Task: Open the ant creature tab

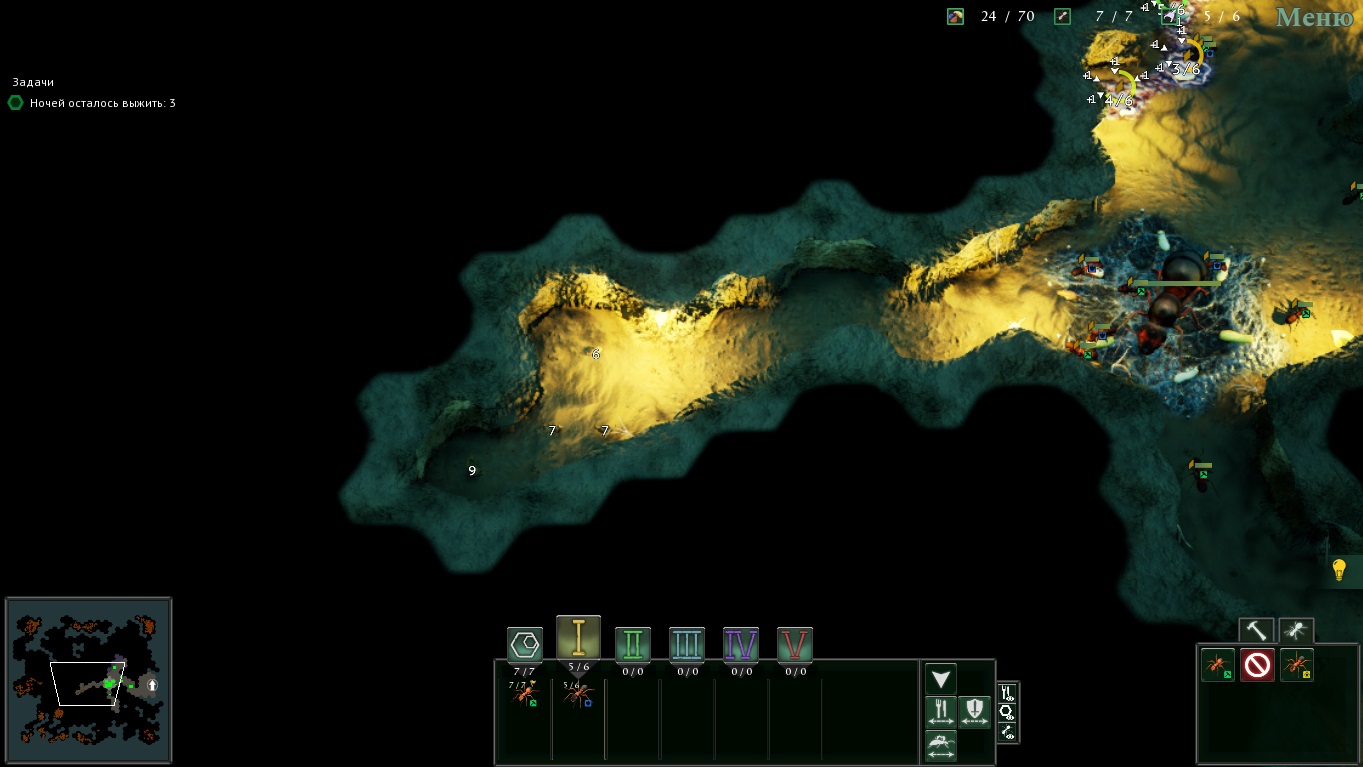Action: (x=1296, y=631)
